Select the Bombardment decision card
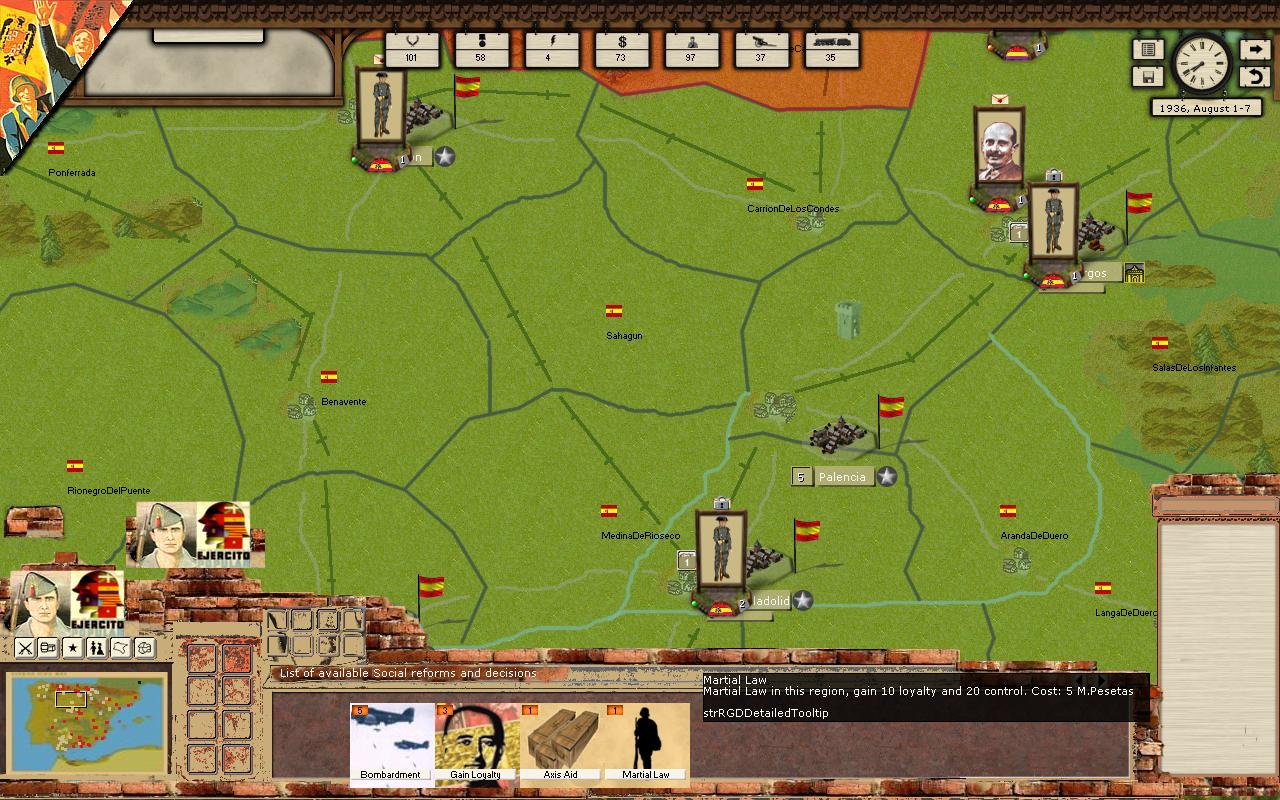Screen dimensions: 1280x800 392,742
